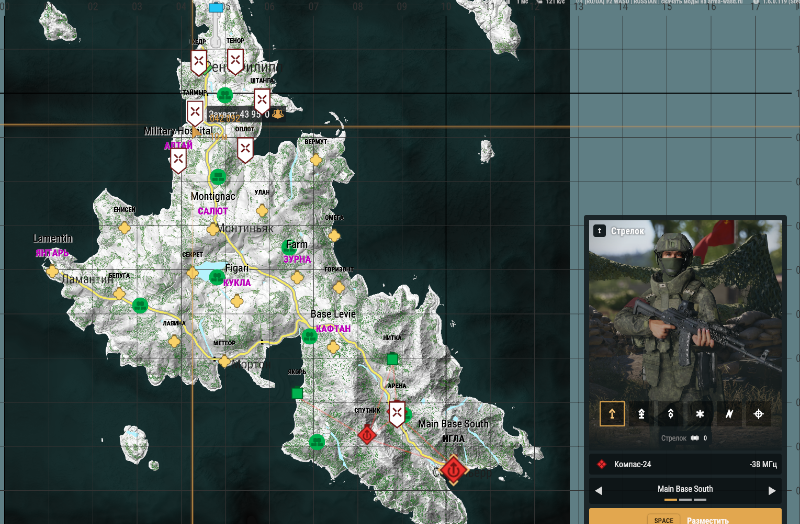Click the shield marker under Тенор

click(234, 62)
